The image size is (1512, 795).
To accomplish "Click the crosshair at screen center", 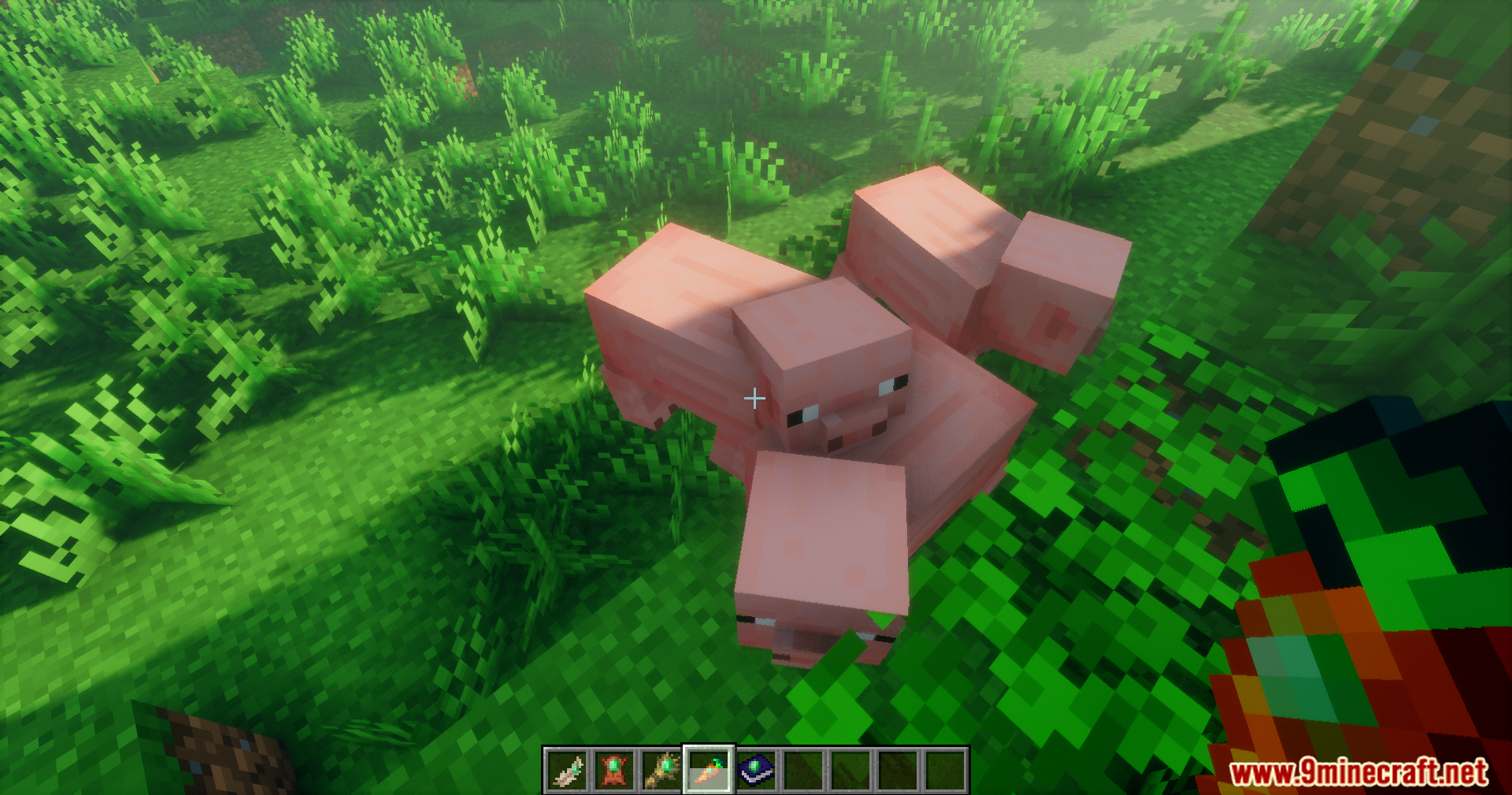I will (x=754, y=399).
